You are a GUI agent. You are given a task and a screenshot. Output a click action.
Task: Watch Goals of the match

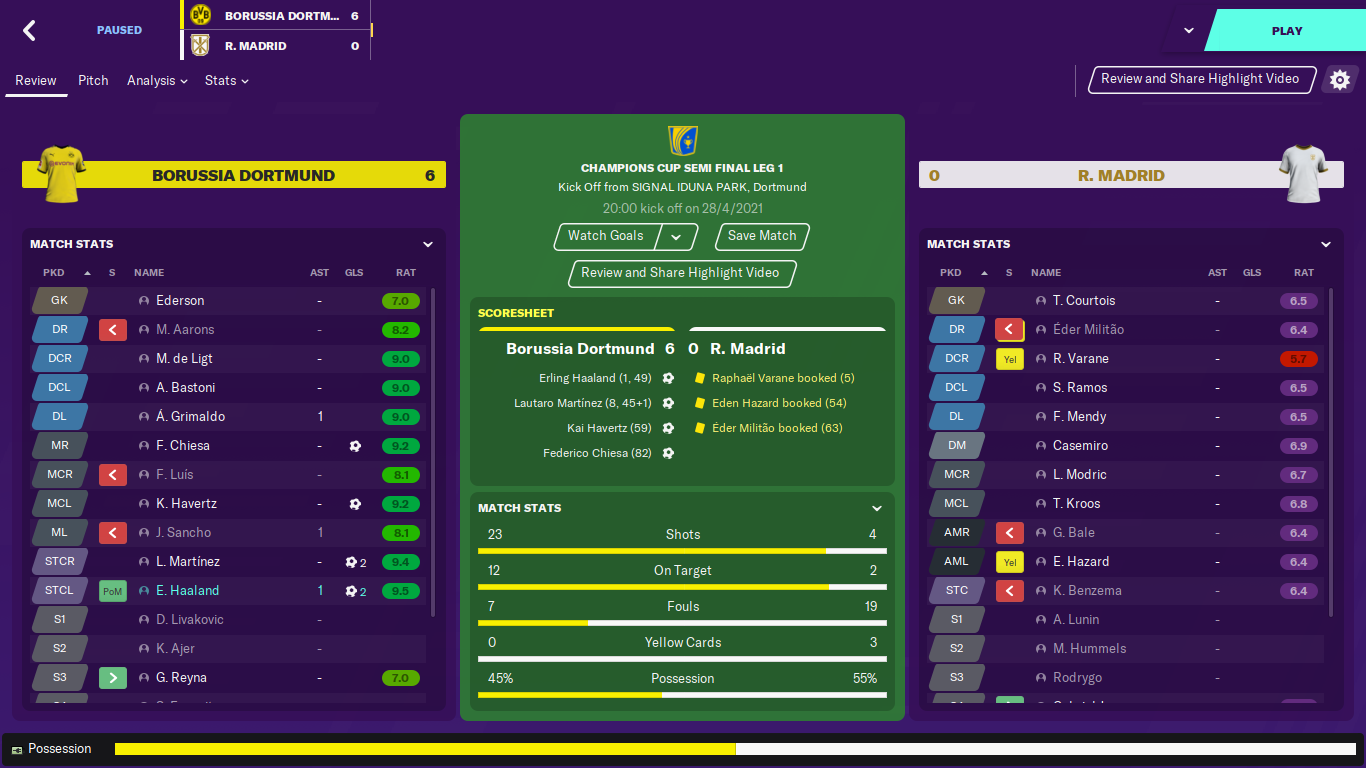(606, 236)
